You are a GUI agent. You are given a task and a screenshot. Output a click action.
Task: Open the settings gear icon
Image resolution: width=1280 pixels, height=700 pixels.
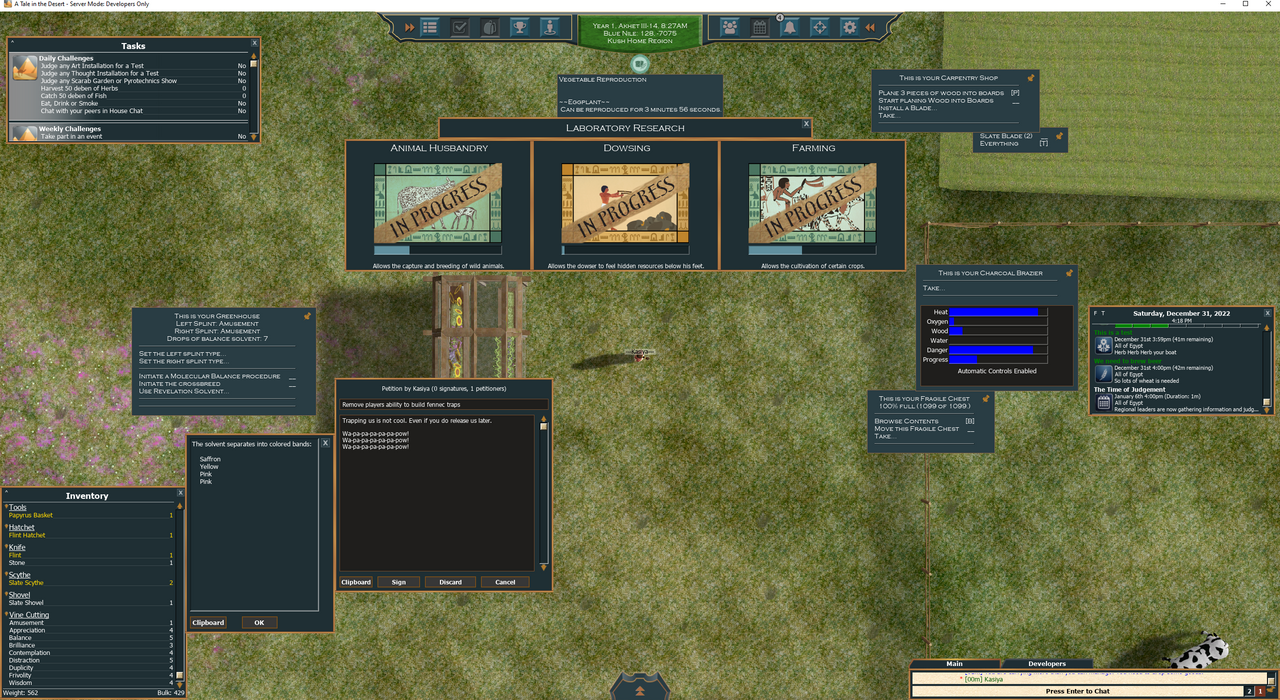coord(849,28)
